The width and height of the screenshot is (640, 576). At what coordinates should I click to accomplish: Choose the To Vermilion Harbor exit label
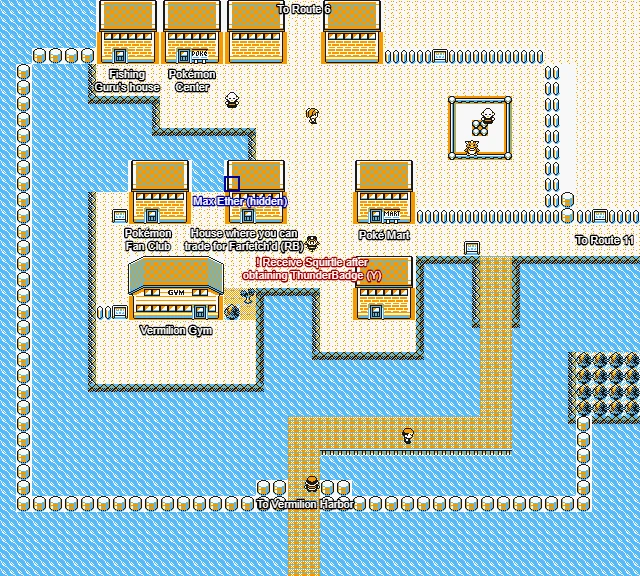click(304, 505)
